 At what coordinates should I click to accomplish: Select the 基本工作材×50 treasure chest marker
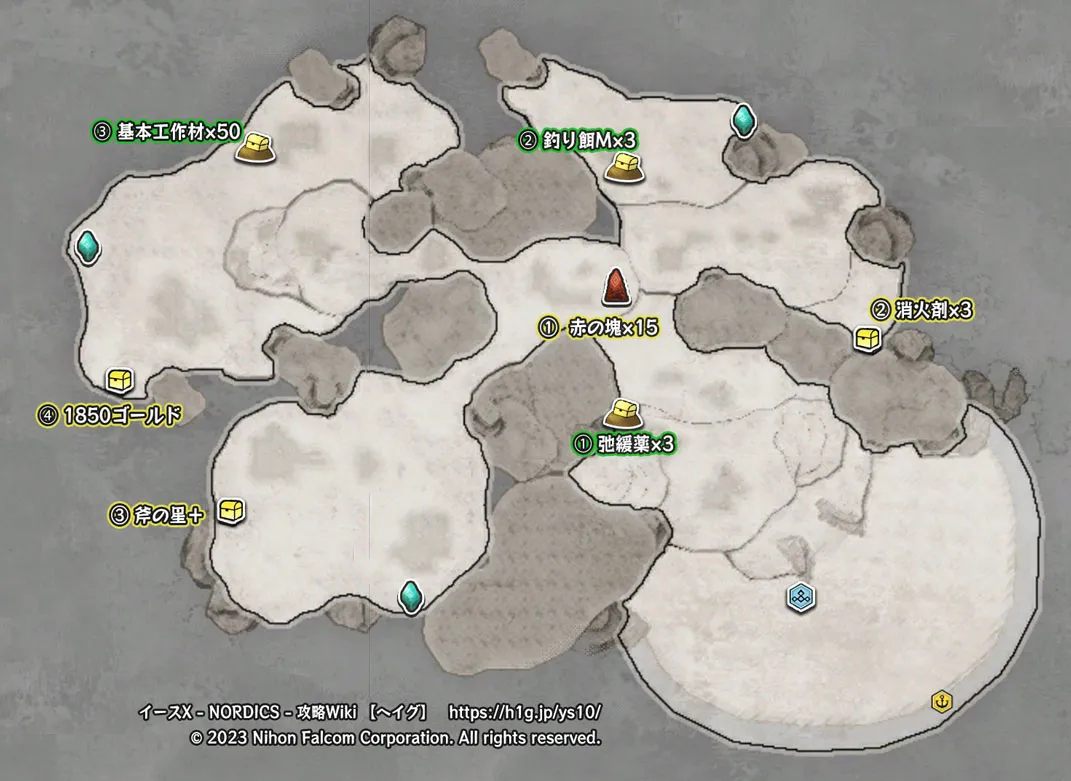point(254,148)
